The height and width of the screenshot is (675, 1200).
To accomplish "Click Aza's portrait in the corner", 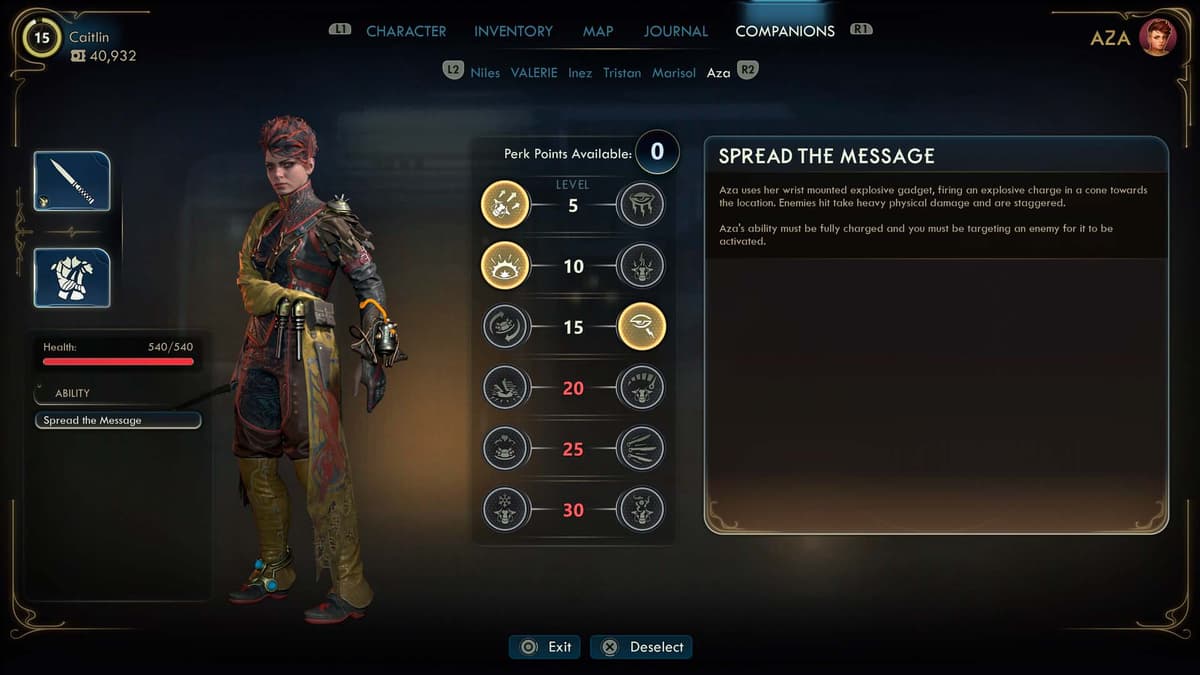I will [x=1157, y=38].
